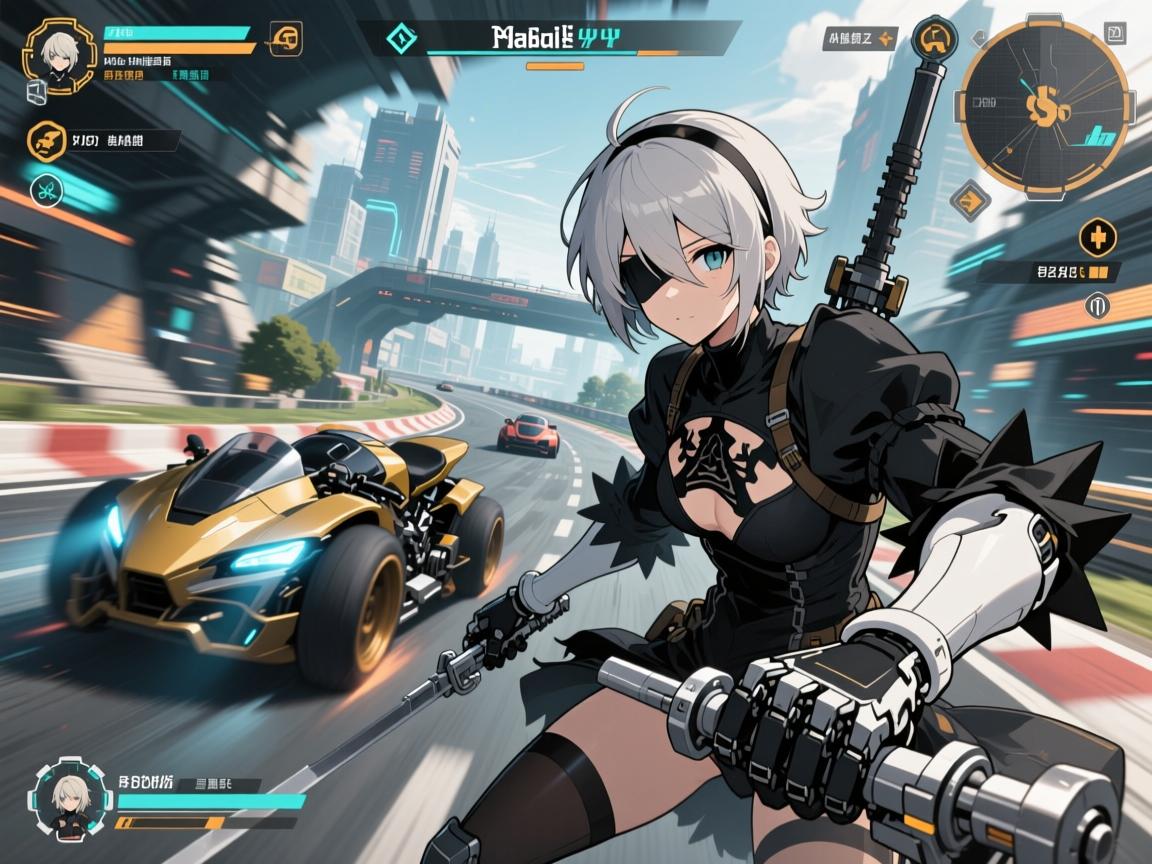
Task: Click the orange square icon beside the health bars
Action: tap(285, 39)
